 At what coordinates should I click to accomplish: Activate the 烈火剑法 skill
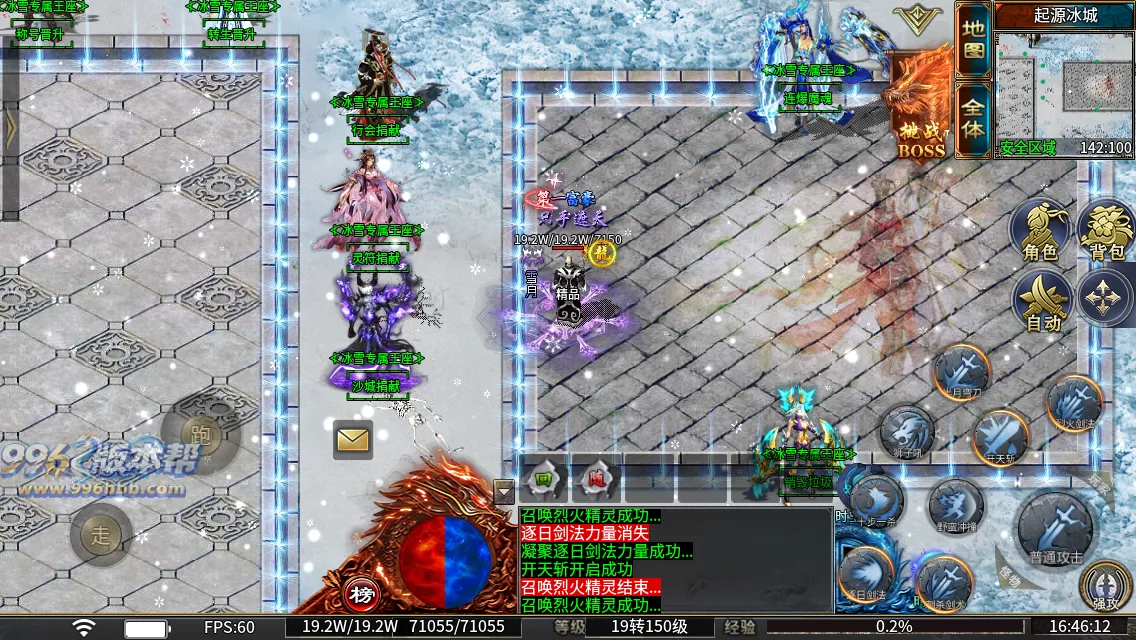(1075, 403)
